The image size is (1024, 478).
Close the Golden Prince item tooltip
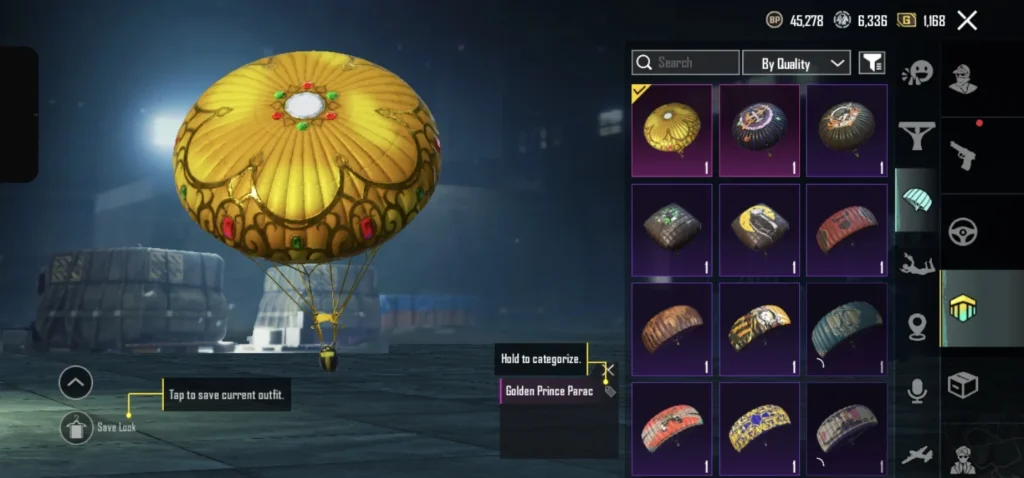click(609, 370)
